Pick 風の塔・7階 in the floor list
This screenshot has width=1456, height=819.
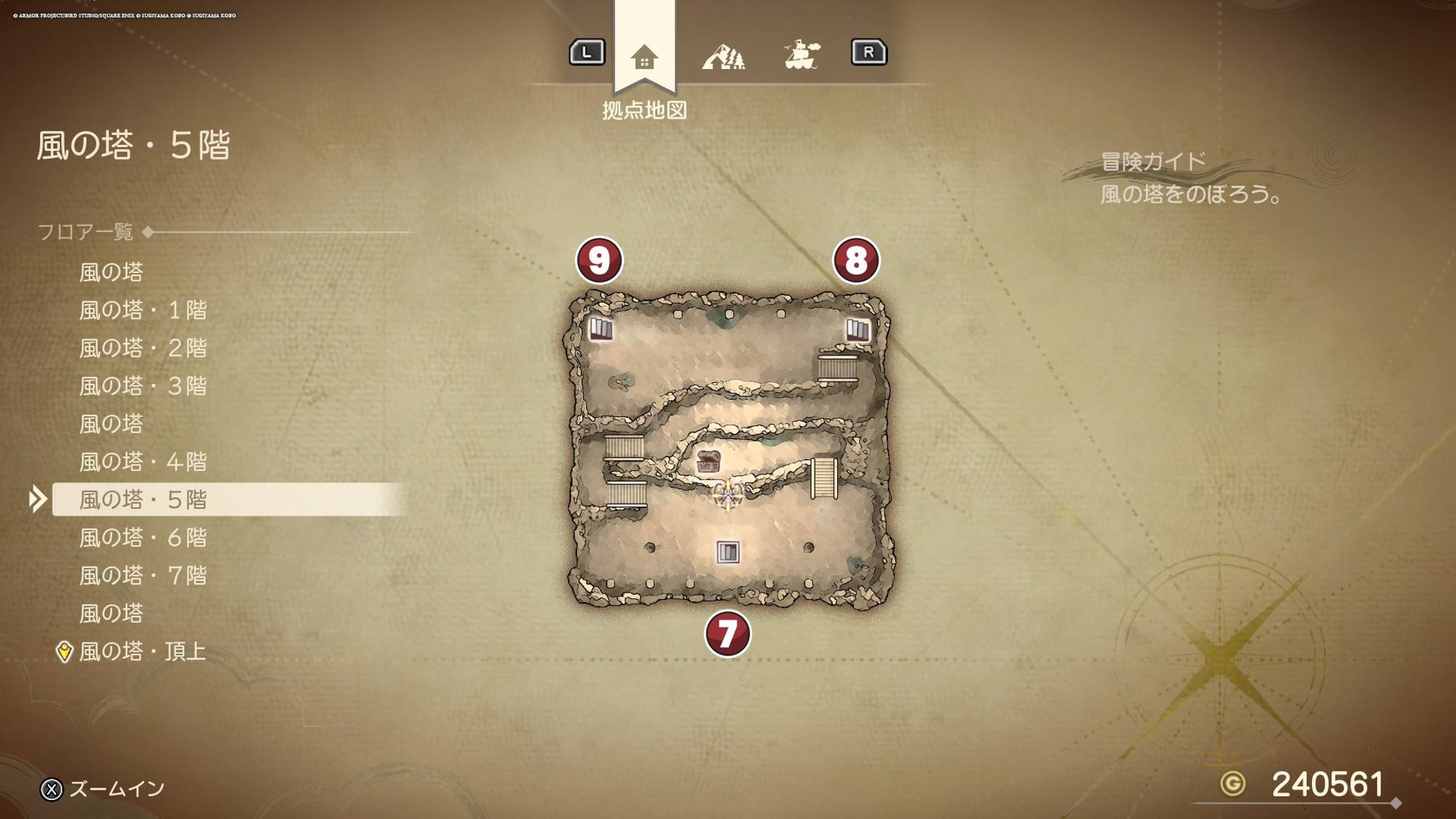pyautogui.click(x=143, y=575)
